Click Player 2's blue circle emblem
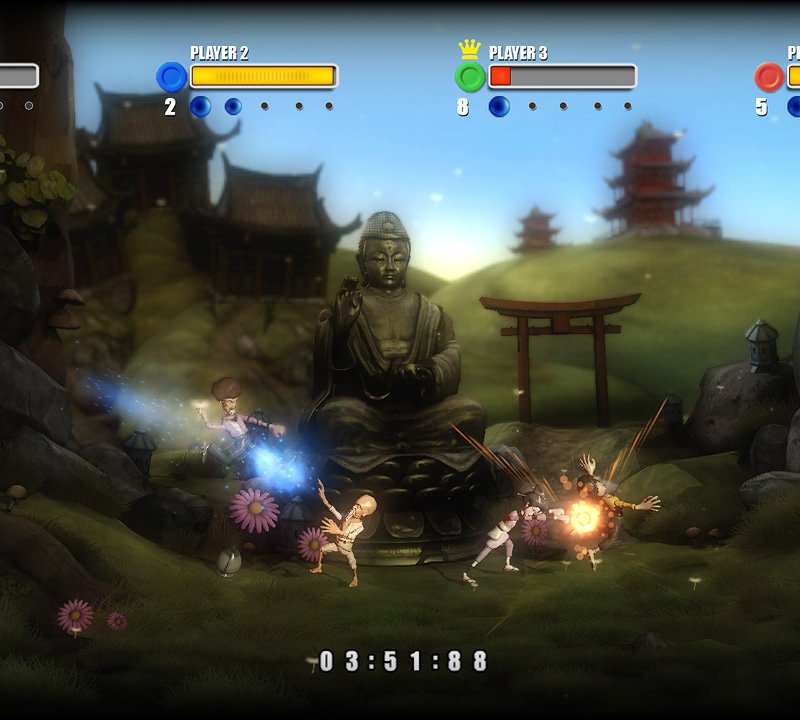This screenshot has height=720, width=800. 172,77
